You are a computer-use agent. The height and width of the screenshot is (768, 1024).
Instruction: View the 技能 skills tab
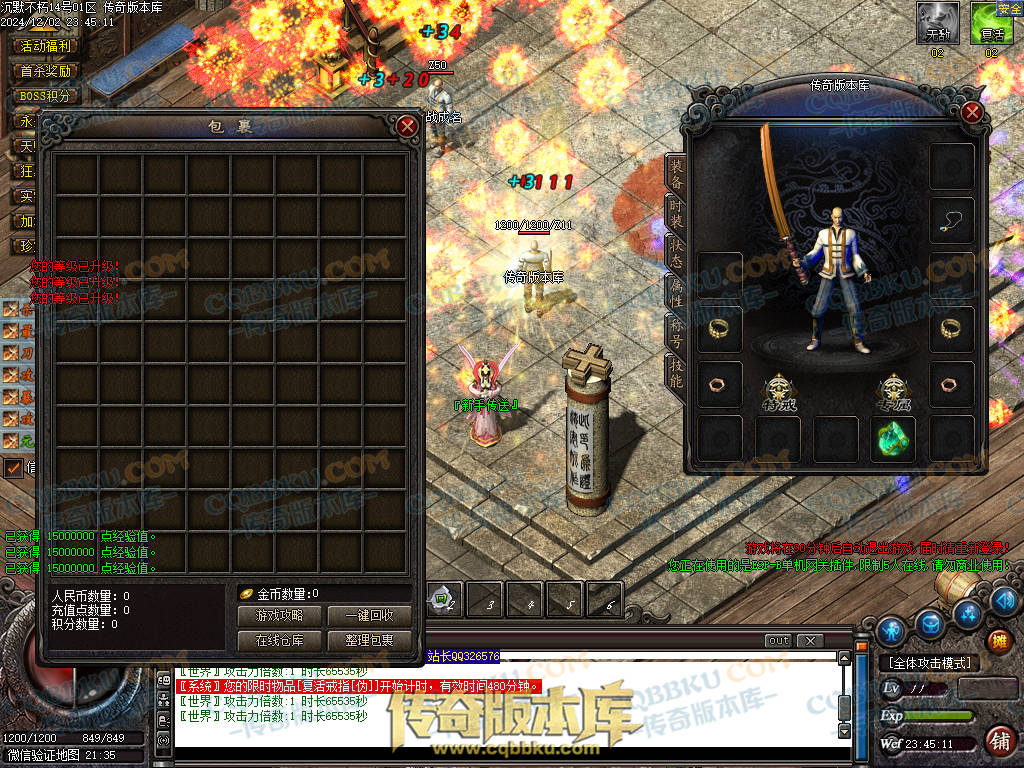(676, 370)
